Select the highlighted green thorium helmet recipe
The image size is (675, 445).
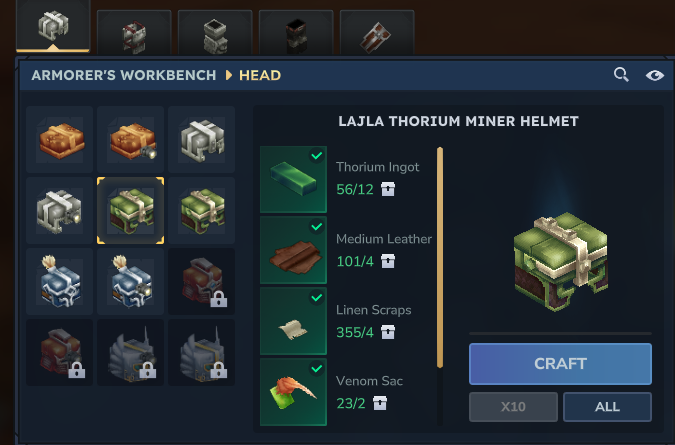pos(131,211)
